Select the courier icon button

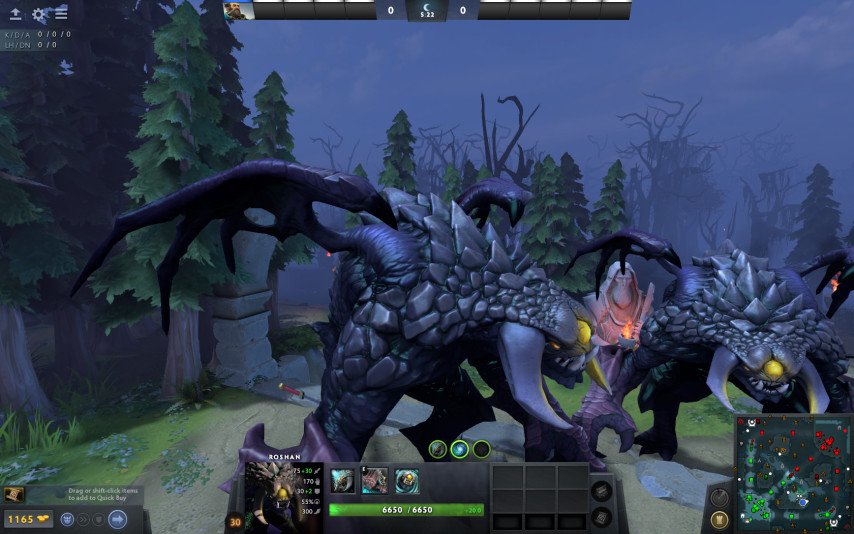point(67,519)
